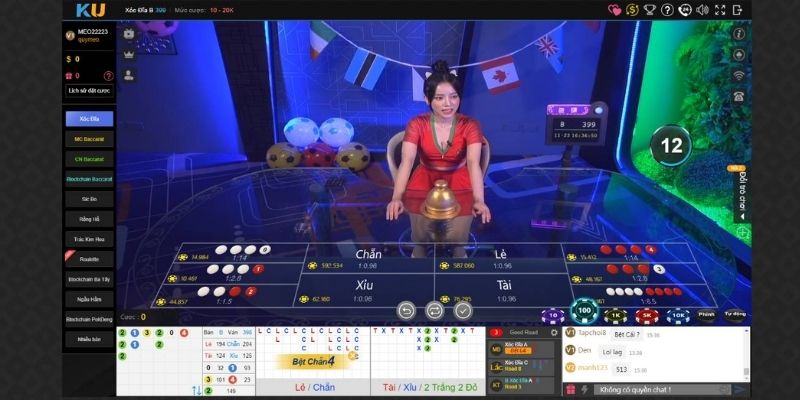Bet on the Tài field
This screenshot has width=800, height=400.
[x=501, y=290]
